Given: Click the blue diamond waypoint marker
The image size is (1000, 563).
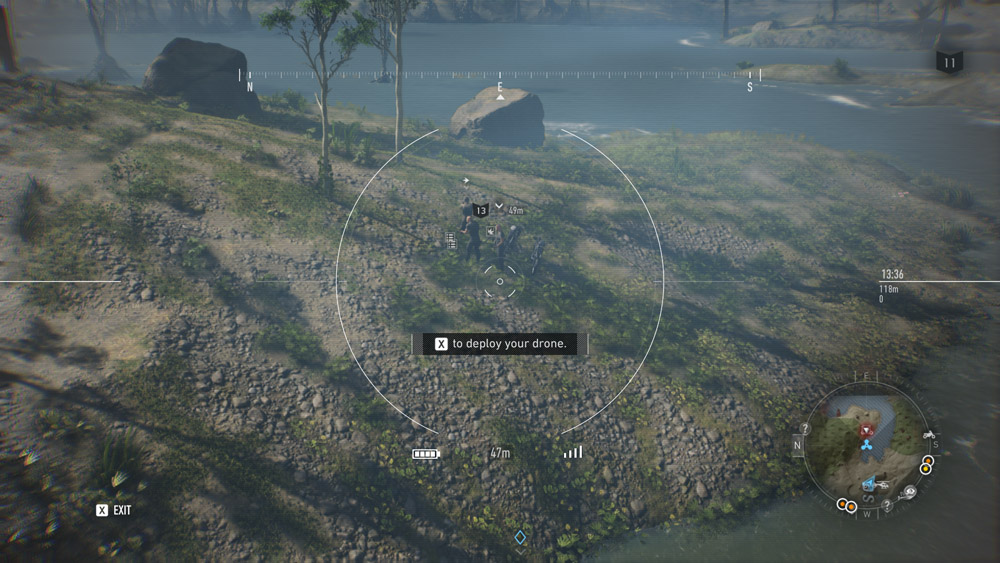Looking at the screenshot, I should [x=520, y=538].
